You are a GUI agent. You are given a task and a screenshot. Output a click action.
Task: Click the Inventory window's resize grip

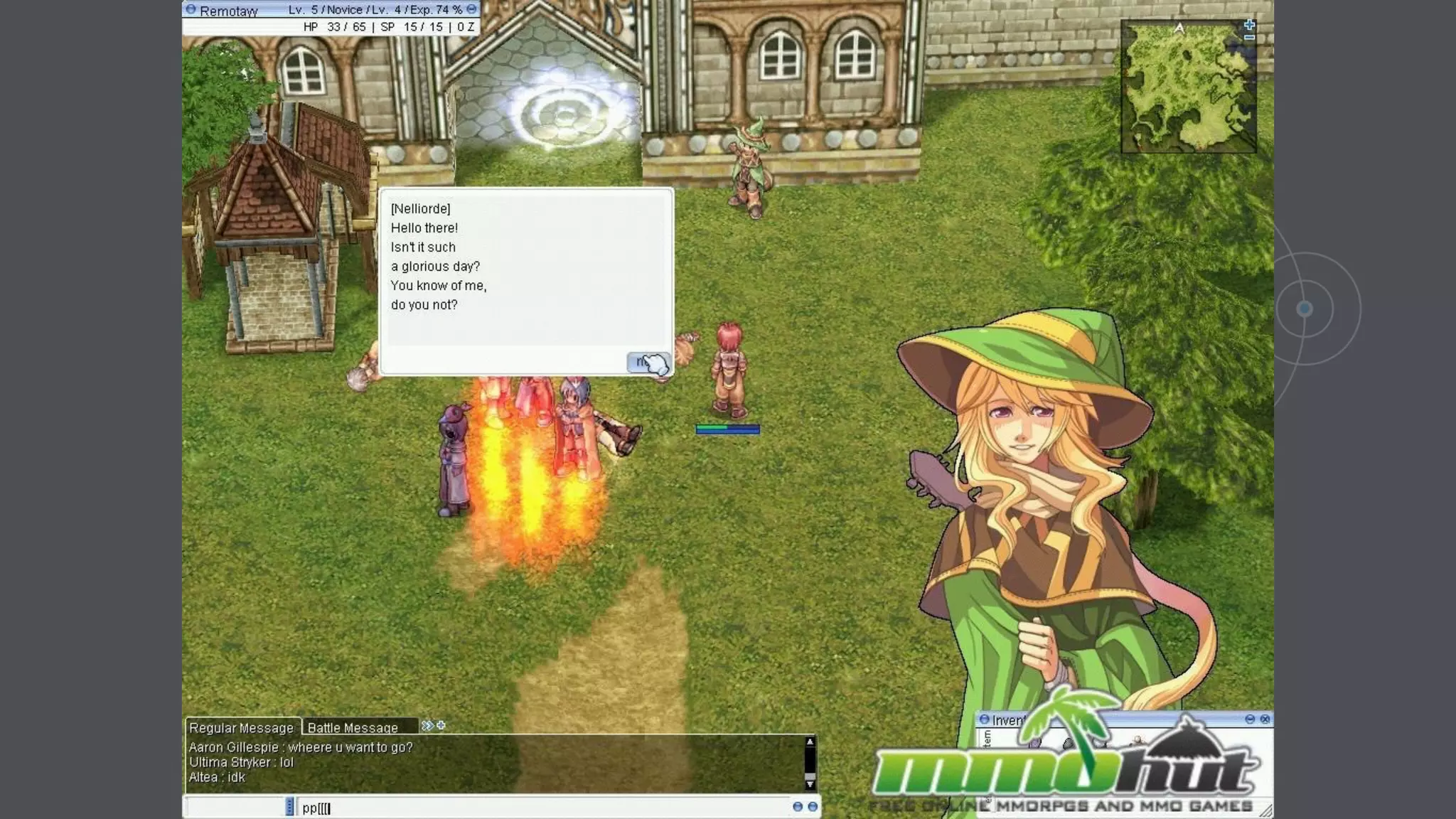pos(1265,810)
